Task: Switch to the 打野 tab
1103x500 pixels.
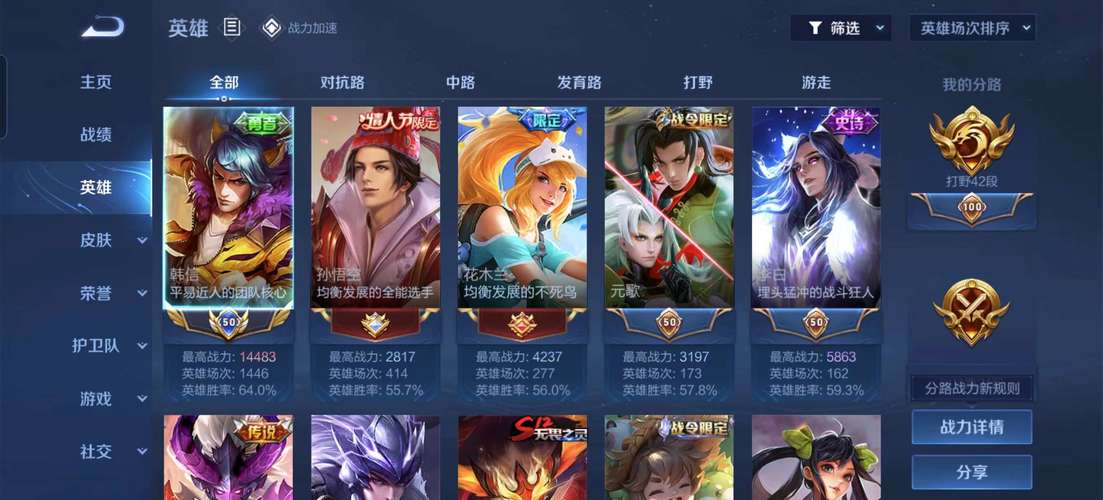Action: click(698, 82)
